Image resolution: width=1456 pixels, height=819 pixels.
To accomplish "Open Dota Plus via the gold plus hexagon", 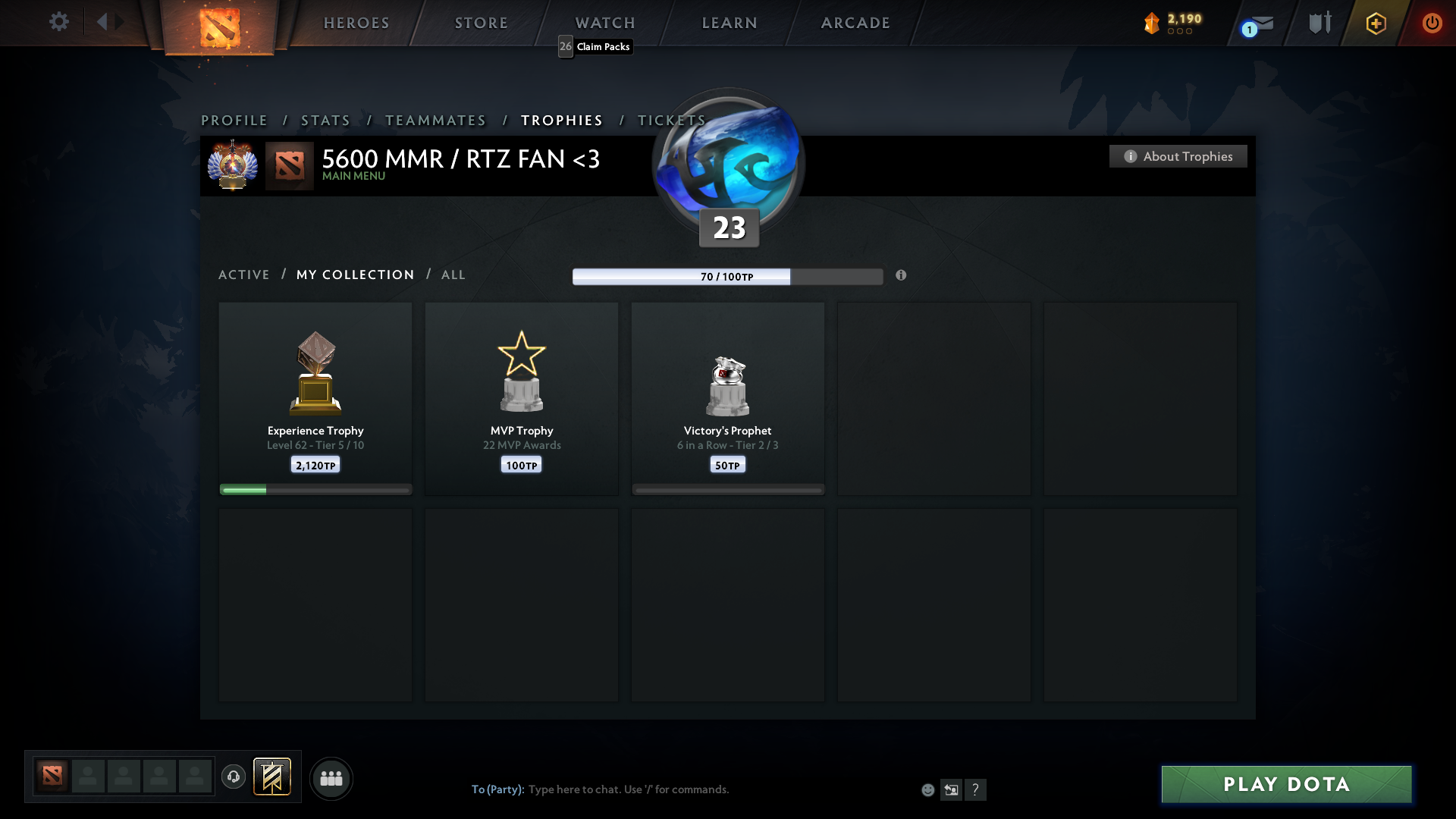I will click(x=1375, y=23).
